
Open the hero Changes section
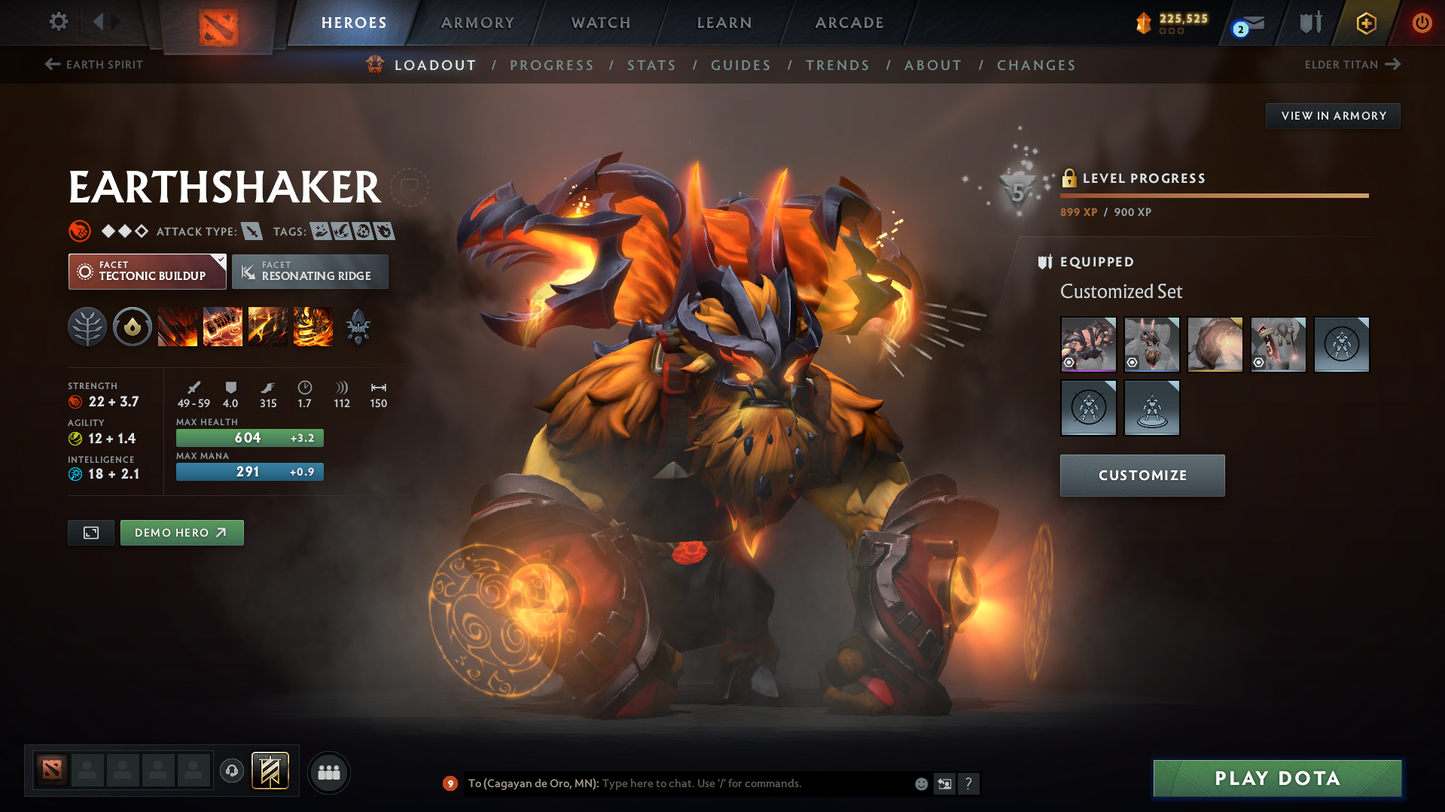[x=1036, y=65]
